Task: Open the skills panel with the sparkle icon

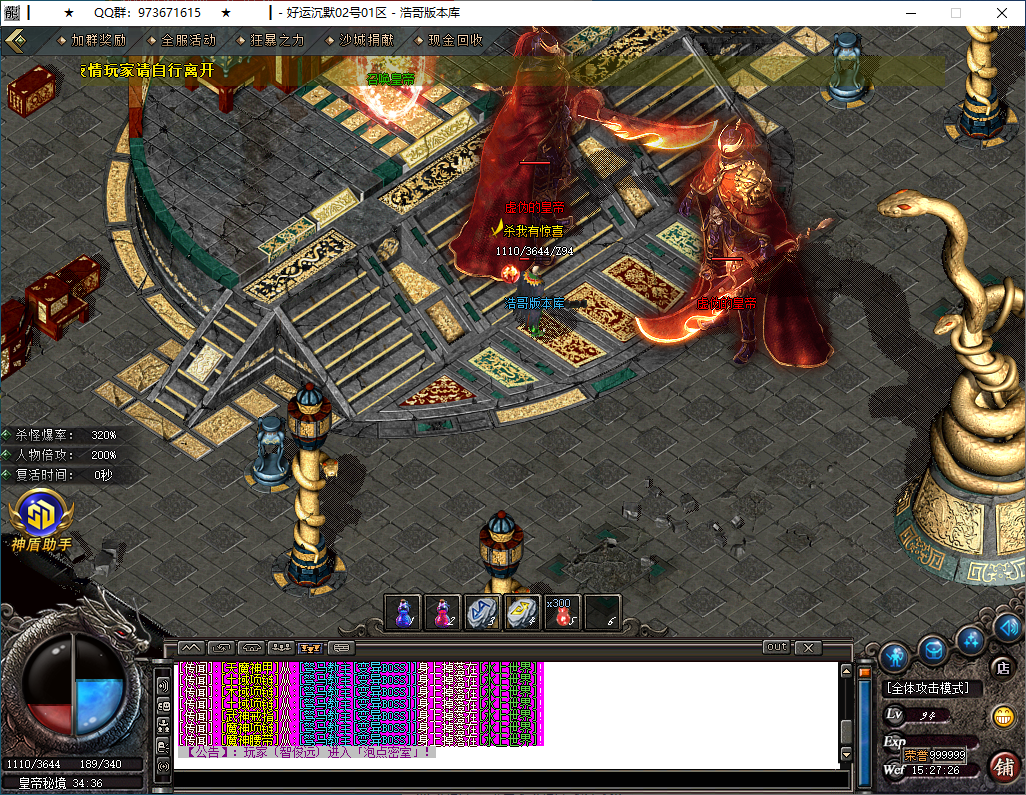Action: 970,640
